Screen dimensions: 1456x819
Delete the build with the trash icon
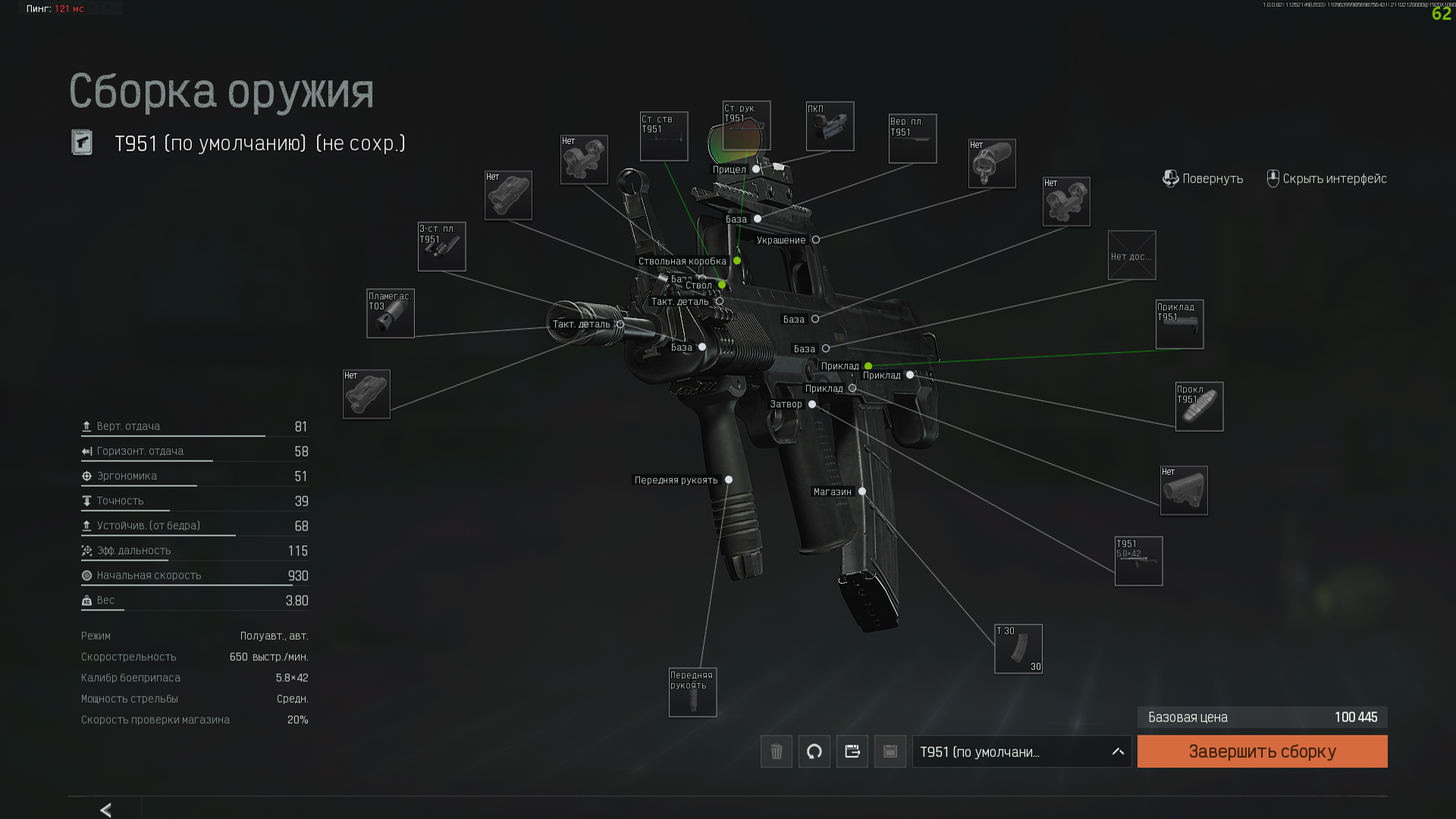click(x=777, y=752)
